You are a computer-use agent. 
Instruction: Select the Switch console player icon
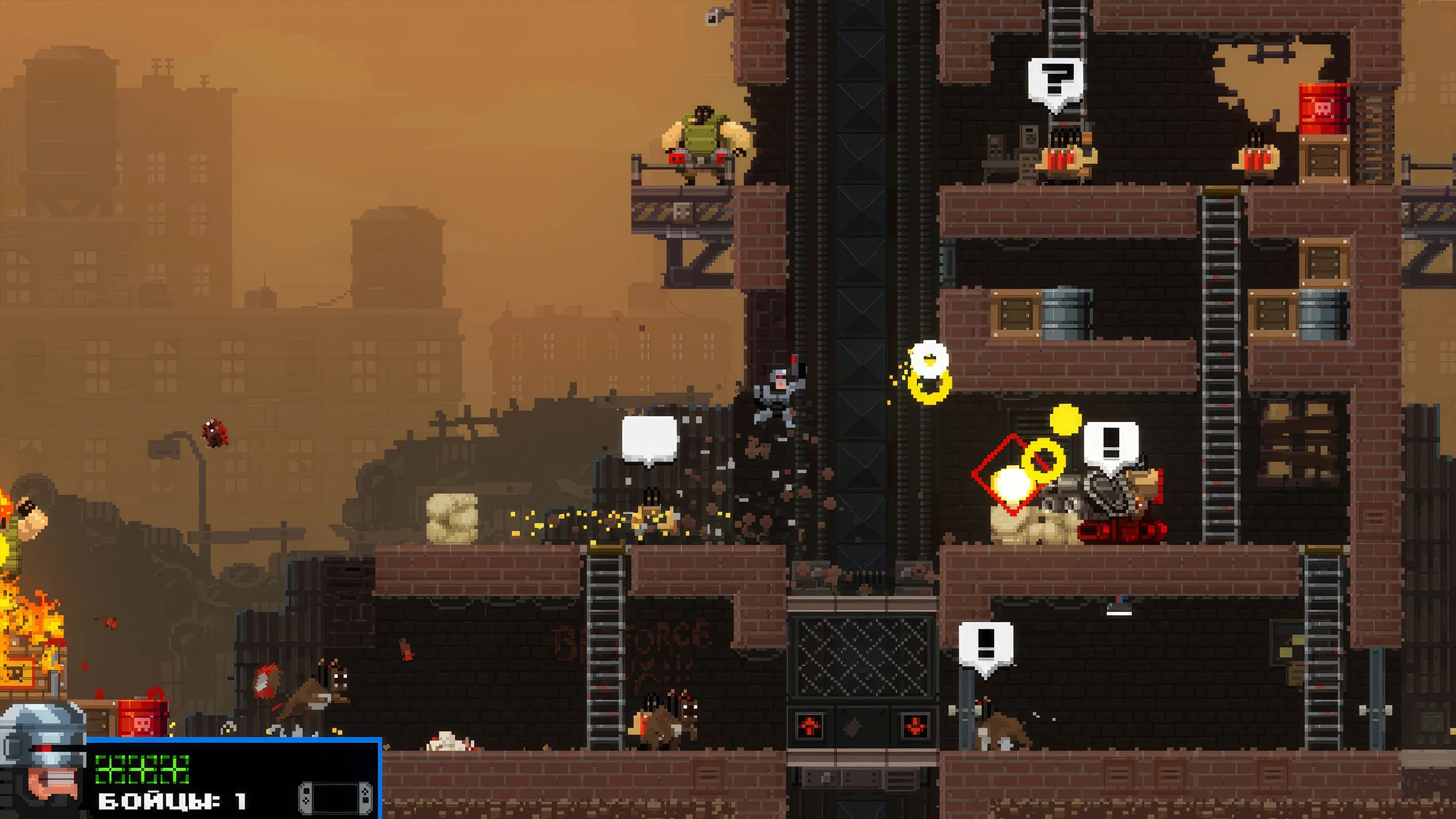(x=336, y=797)
